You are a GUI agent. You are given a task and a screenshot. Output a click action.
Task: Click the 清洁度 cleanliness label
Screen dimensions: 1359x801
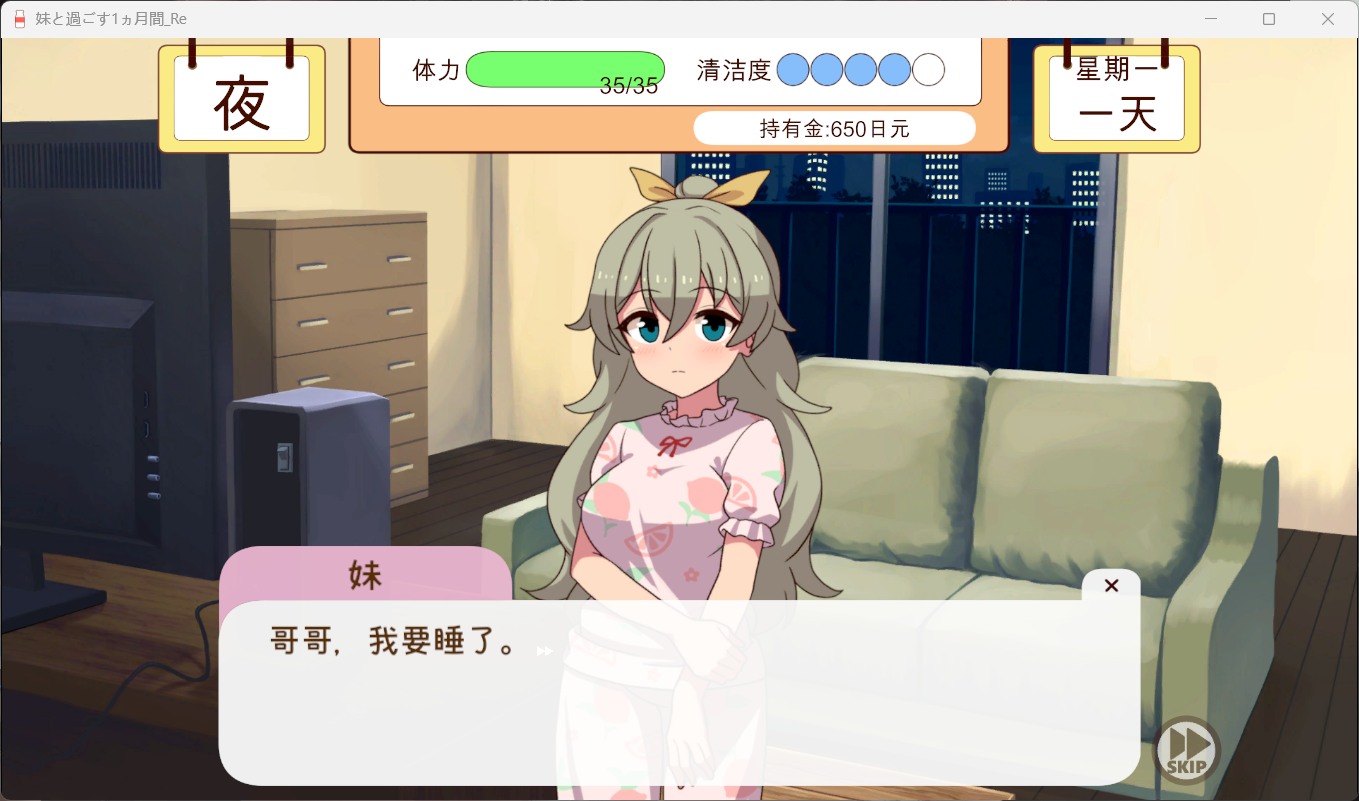point(737,70)
